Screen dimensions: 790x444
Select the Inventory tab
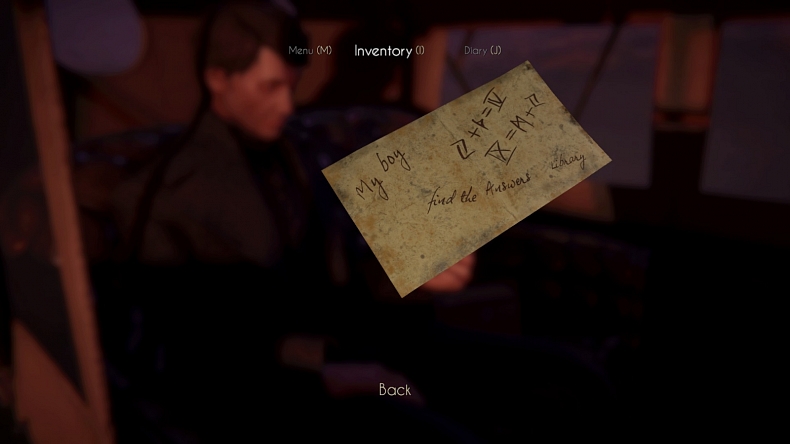click(388, 50)
